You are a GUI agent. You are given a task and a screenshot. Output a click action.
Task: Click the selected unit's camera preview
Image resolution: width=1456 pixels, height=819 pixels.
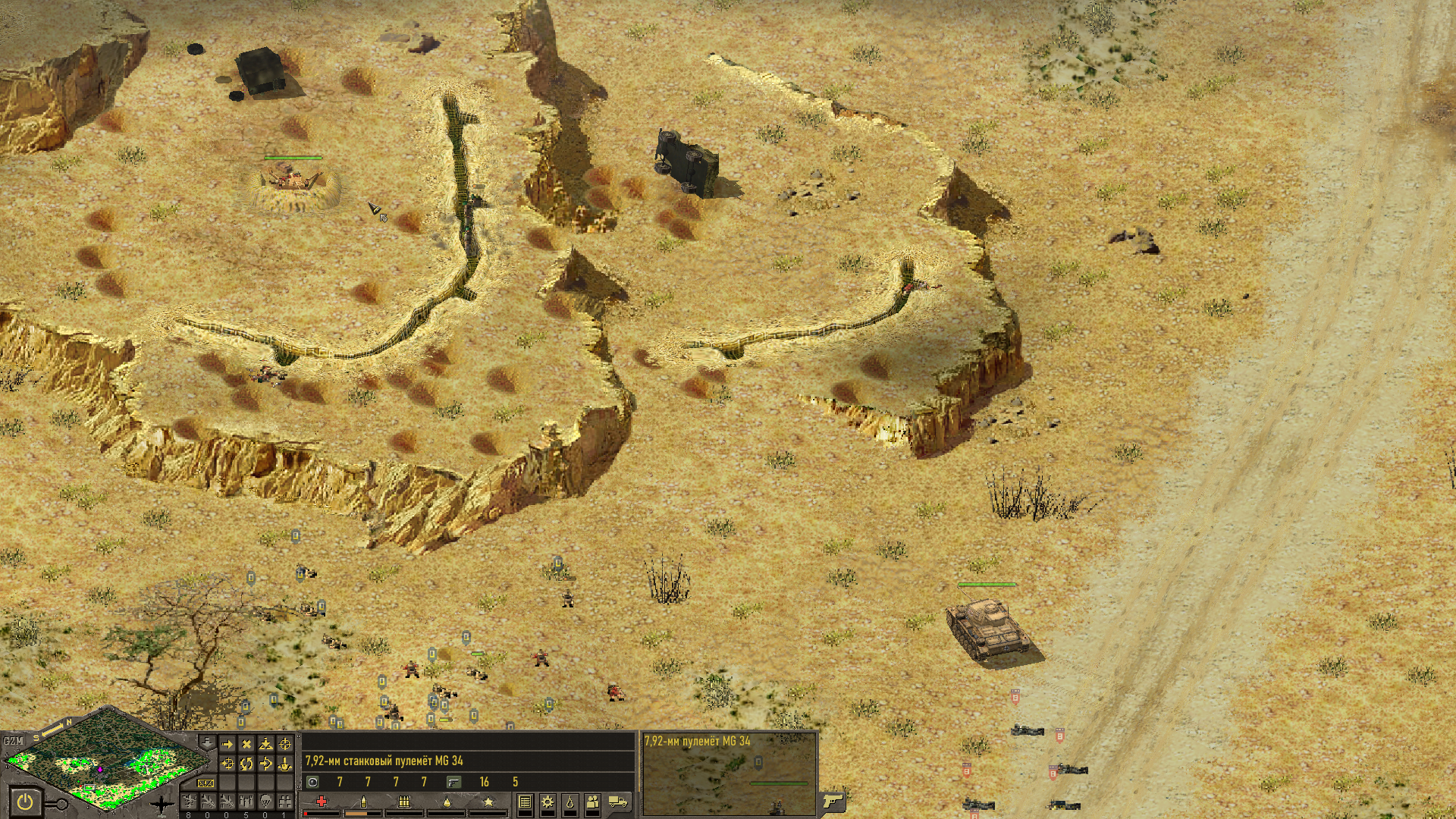coord(729,773)
